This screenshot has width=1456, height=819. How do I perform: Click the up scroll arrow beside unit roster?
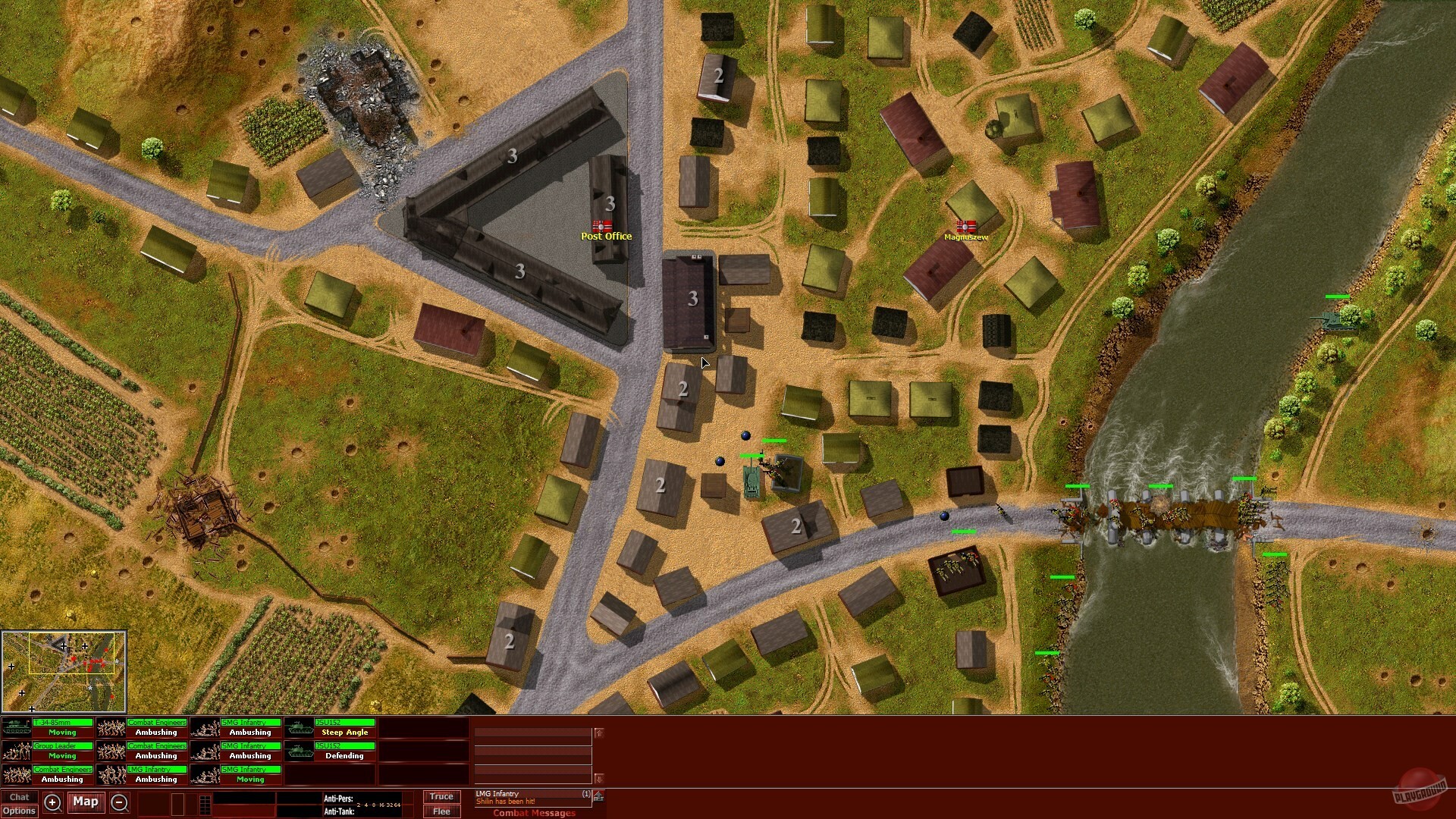click(598, 733)
